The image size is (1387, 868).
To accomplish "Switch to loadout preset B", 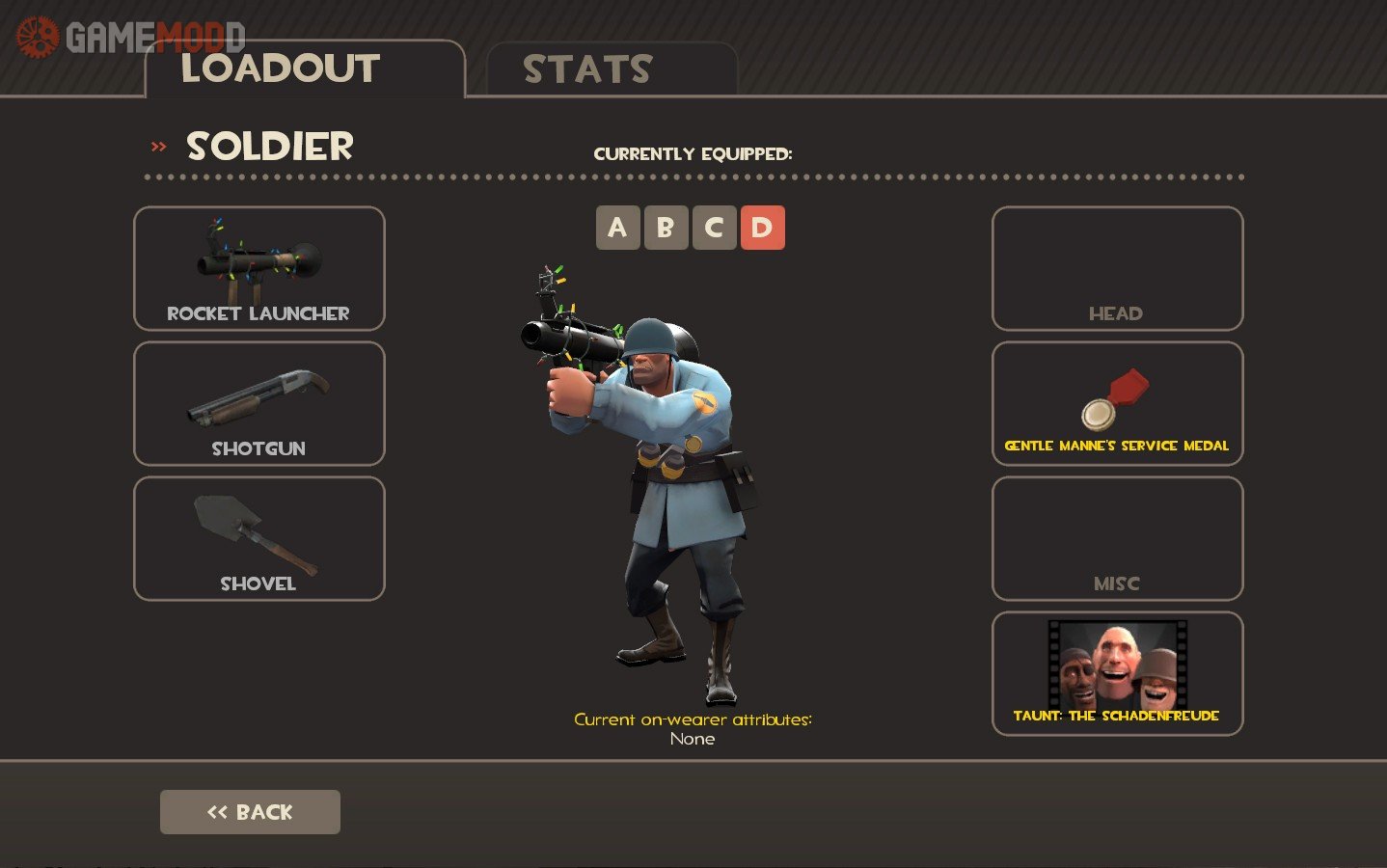I will [x=666, y=228].
